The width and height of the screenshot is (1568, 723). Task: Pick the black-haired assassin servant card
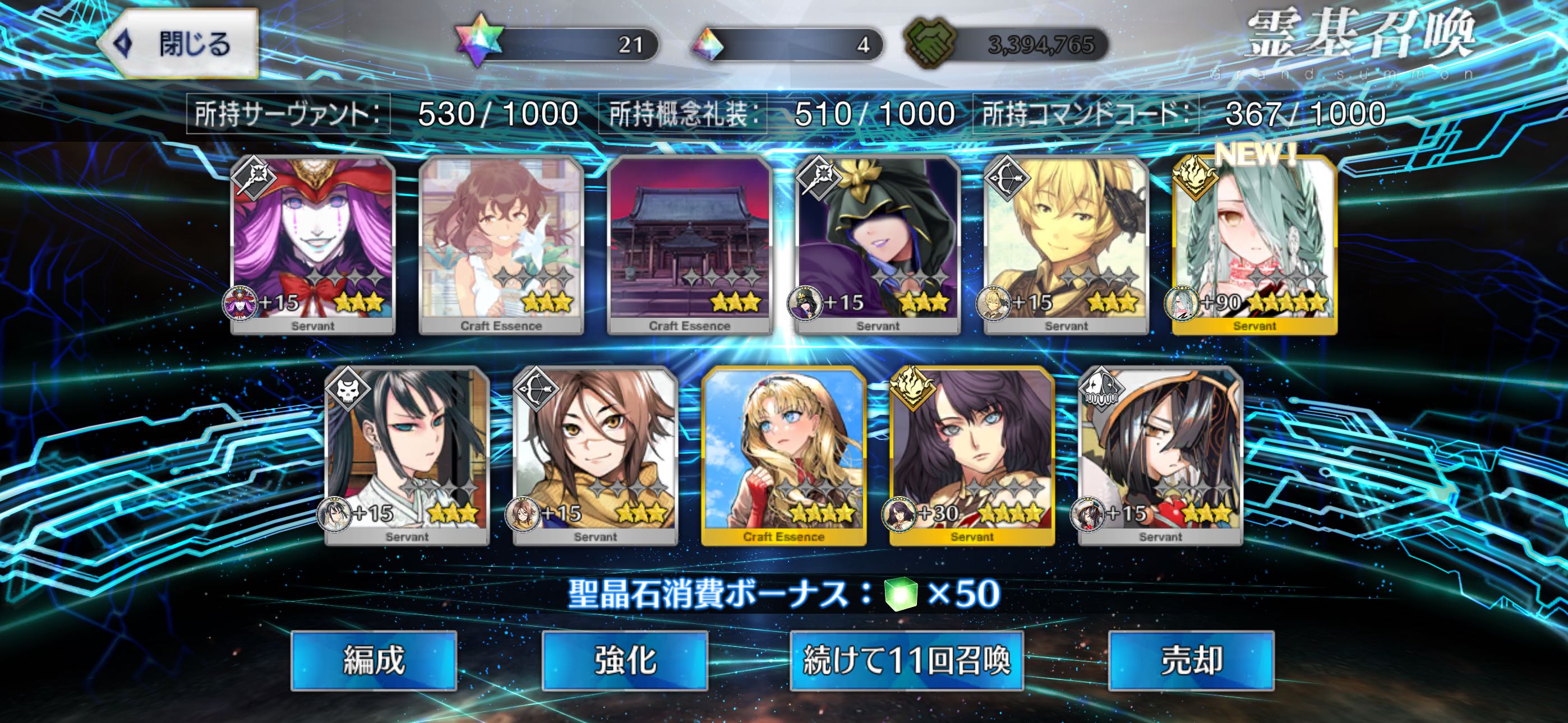[x=407, y=456]
